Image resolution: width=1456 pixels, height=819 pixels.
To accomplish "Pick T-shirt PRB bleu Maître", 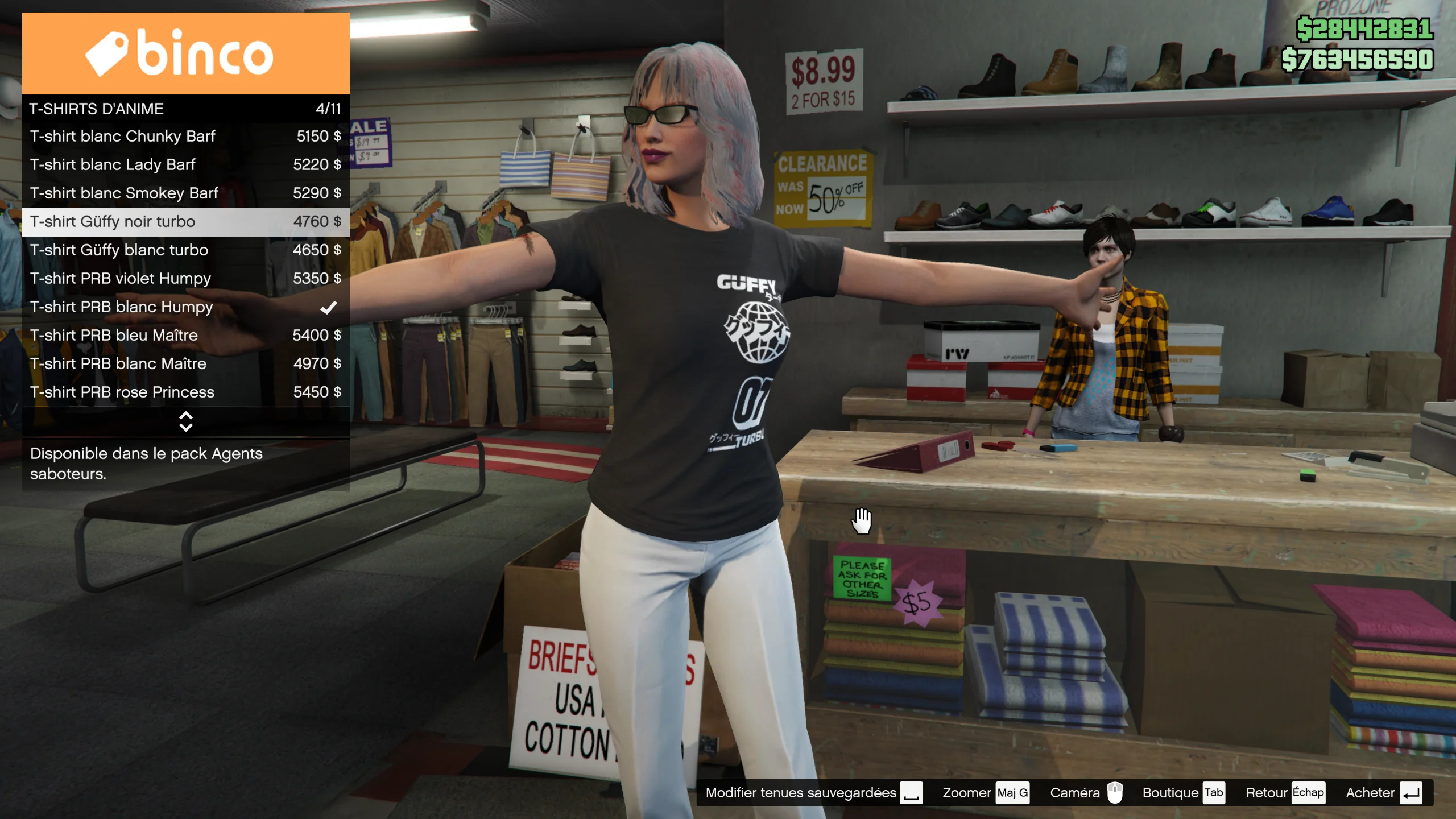I will (185, 336).
